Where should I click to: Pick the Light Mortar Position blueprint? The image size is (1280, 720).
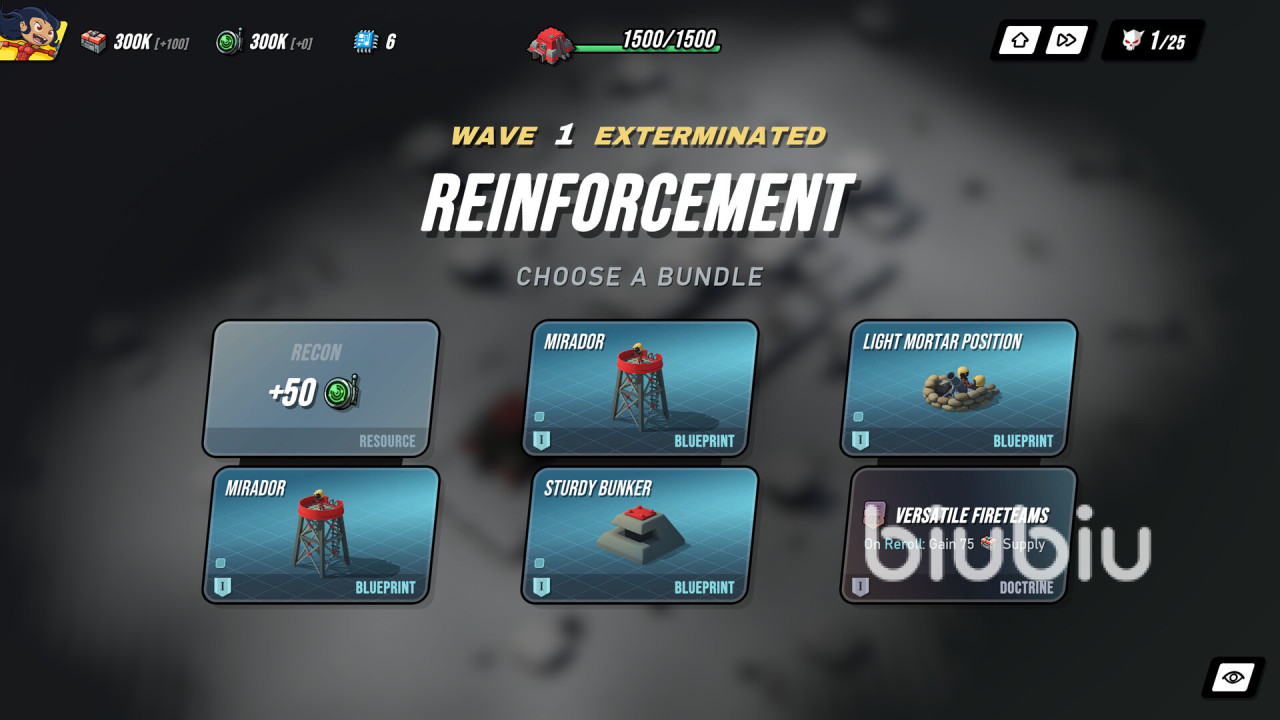coord(959,388)
